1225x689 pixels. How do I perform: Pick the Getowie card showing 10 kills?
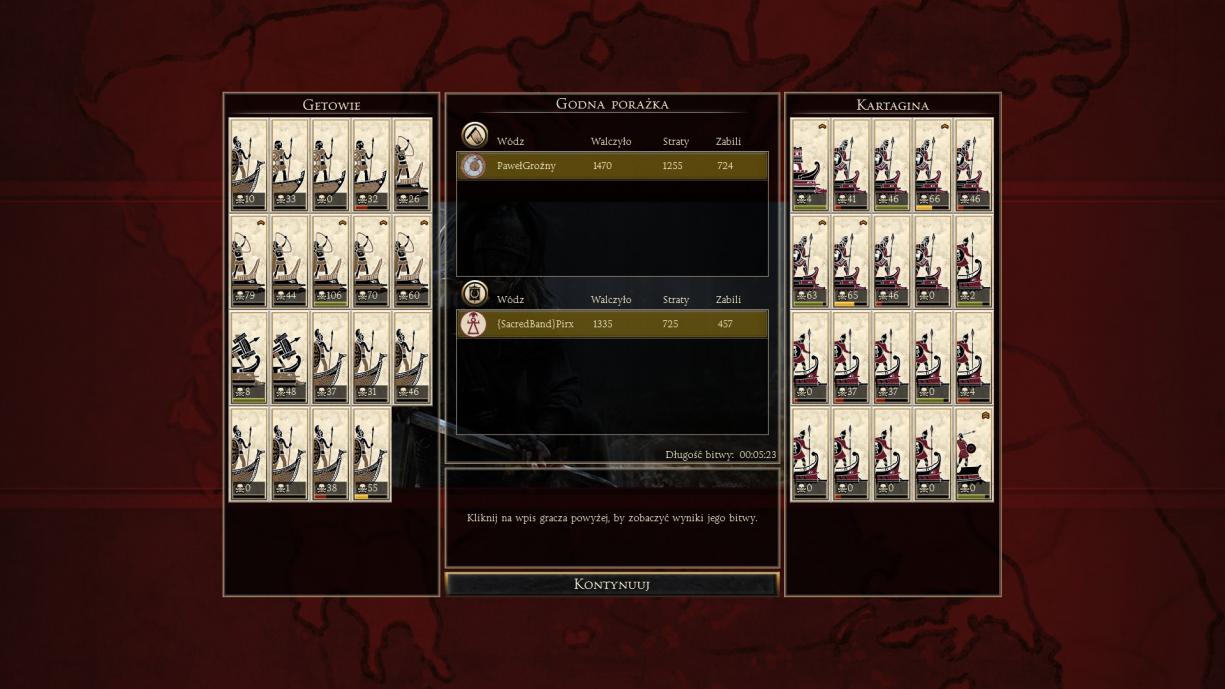tap(249, 165)
